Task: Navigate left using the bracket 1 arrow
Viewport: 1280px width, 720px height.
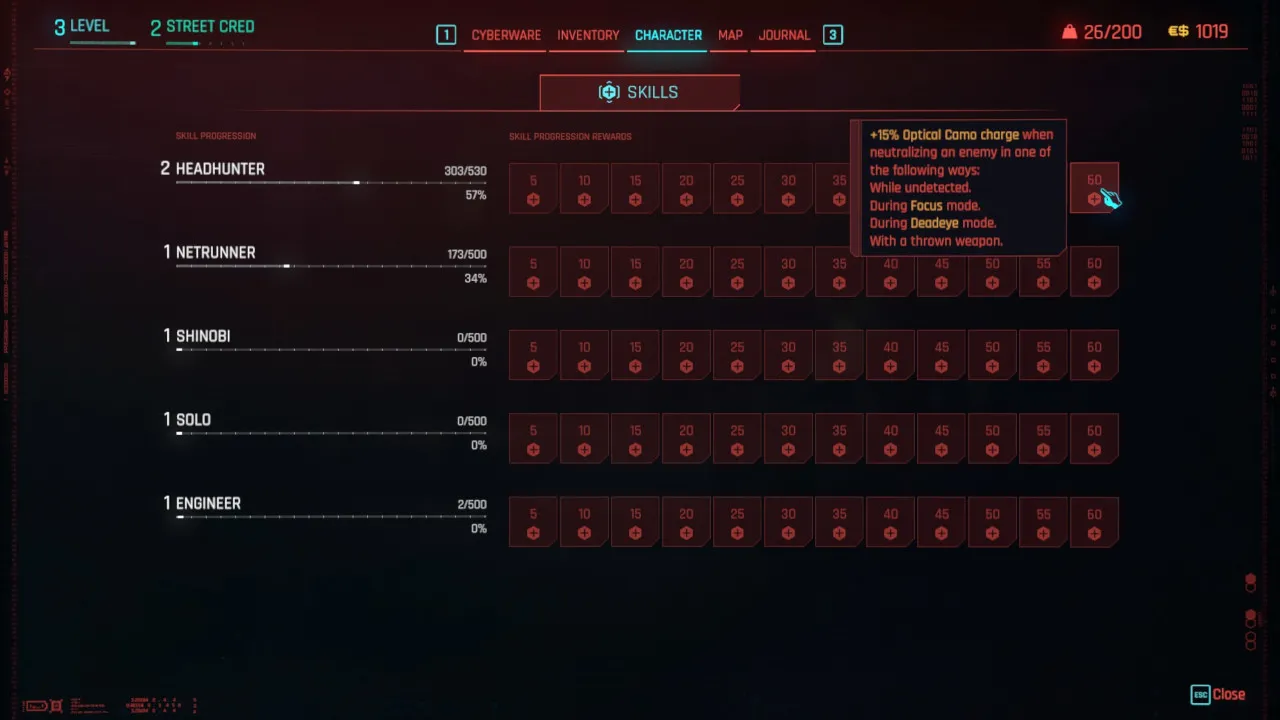Action: (x=446, y=35)
